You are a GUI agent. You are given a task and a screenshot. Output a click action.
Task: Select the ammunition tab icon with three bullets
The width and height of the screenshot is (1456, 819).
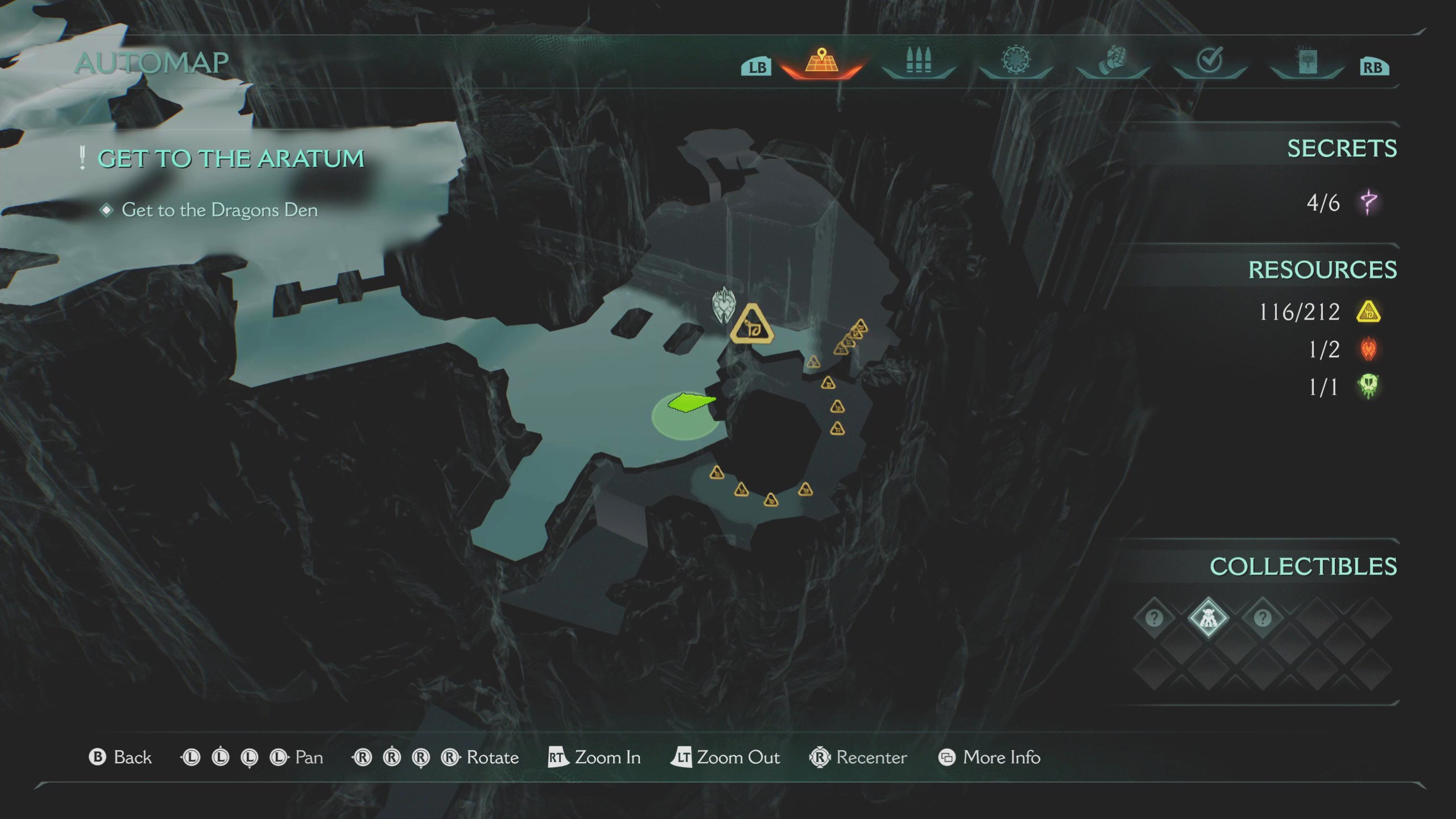(917, 63)
